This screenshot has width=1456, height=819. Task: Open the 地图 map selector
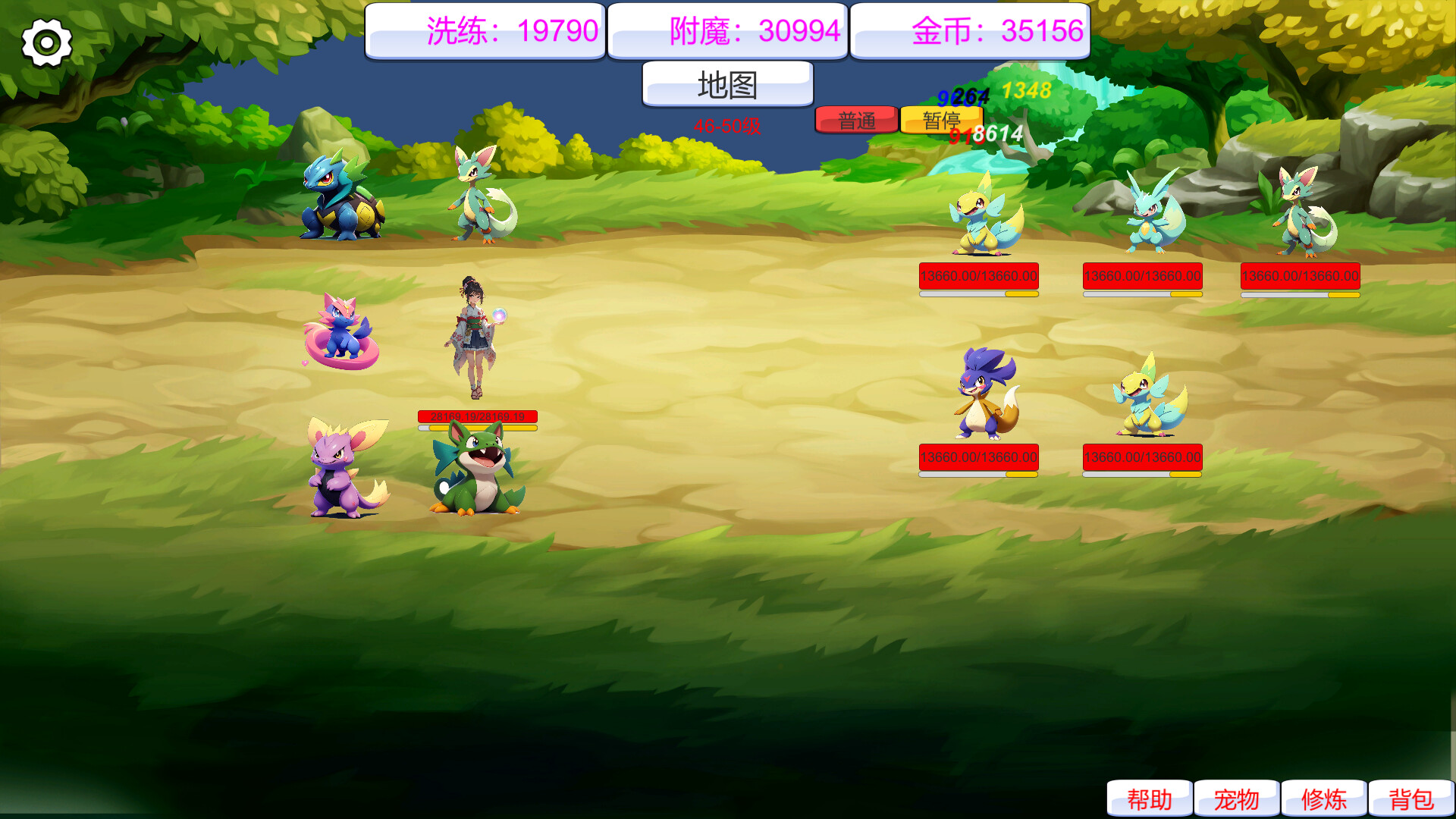click(x=727, y=85)
